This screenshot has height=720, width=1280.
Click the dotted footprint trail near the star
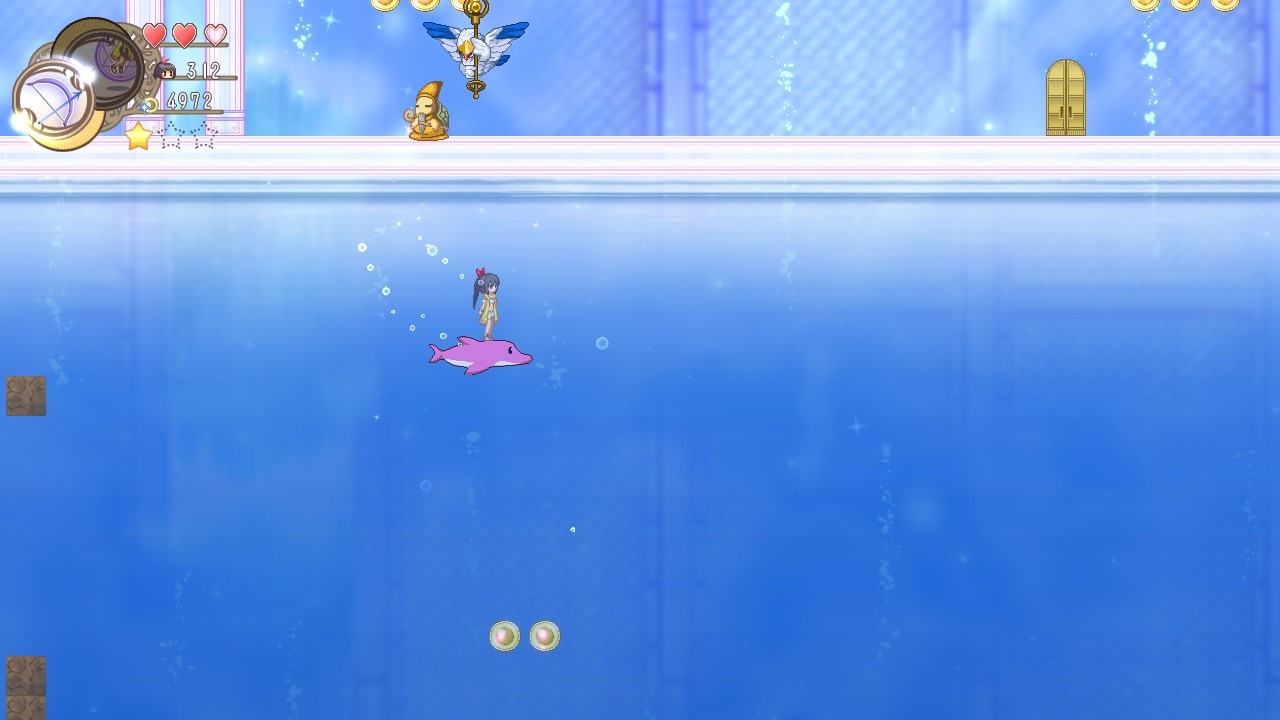tap(185, 137)
